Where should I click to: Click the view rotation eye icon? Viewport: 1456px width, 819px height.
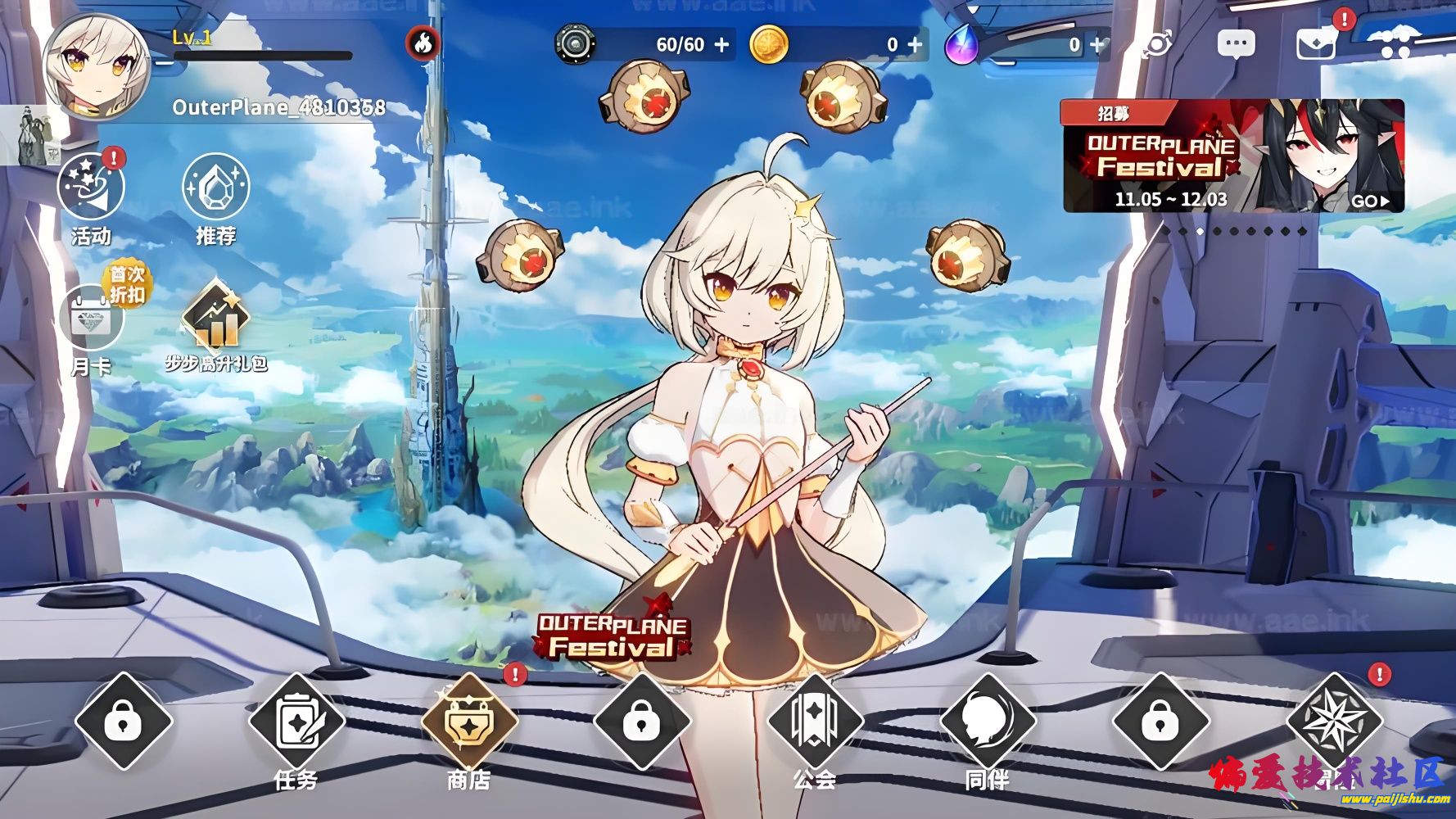[1158, 44]
